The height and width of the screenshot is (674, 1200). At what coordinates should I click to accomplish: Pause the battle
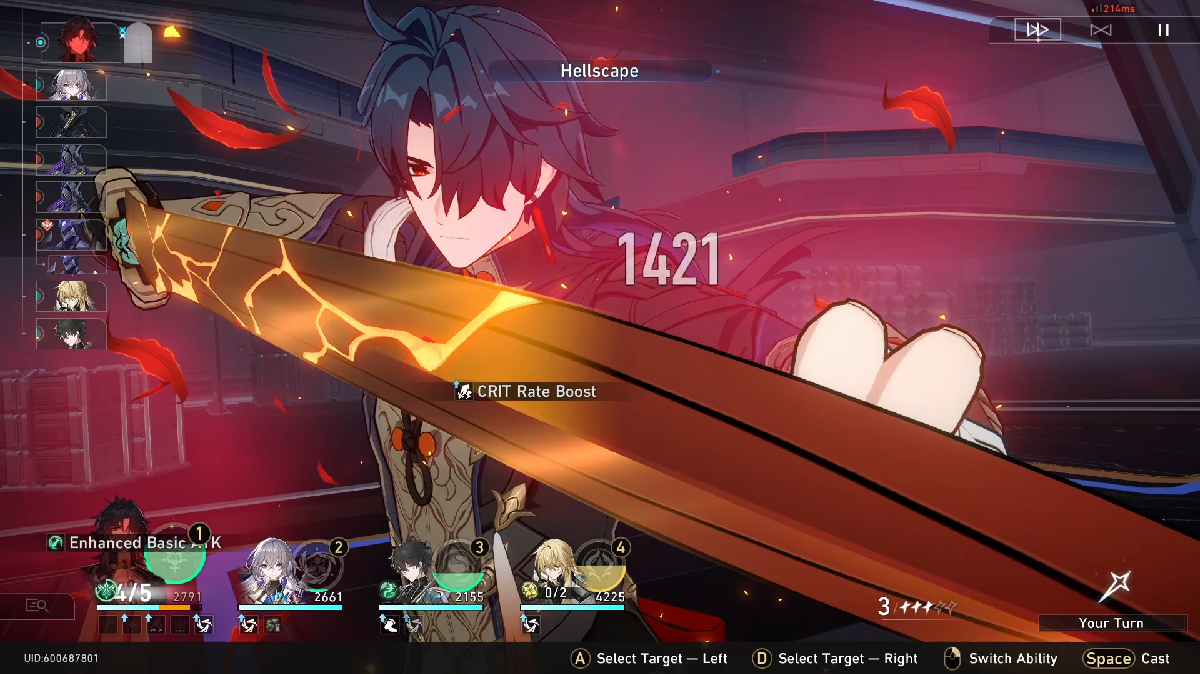pyautogui.click(x=1163, y=30)
